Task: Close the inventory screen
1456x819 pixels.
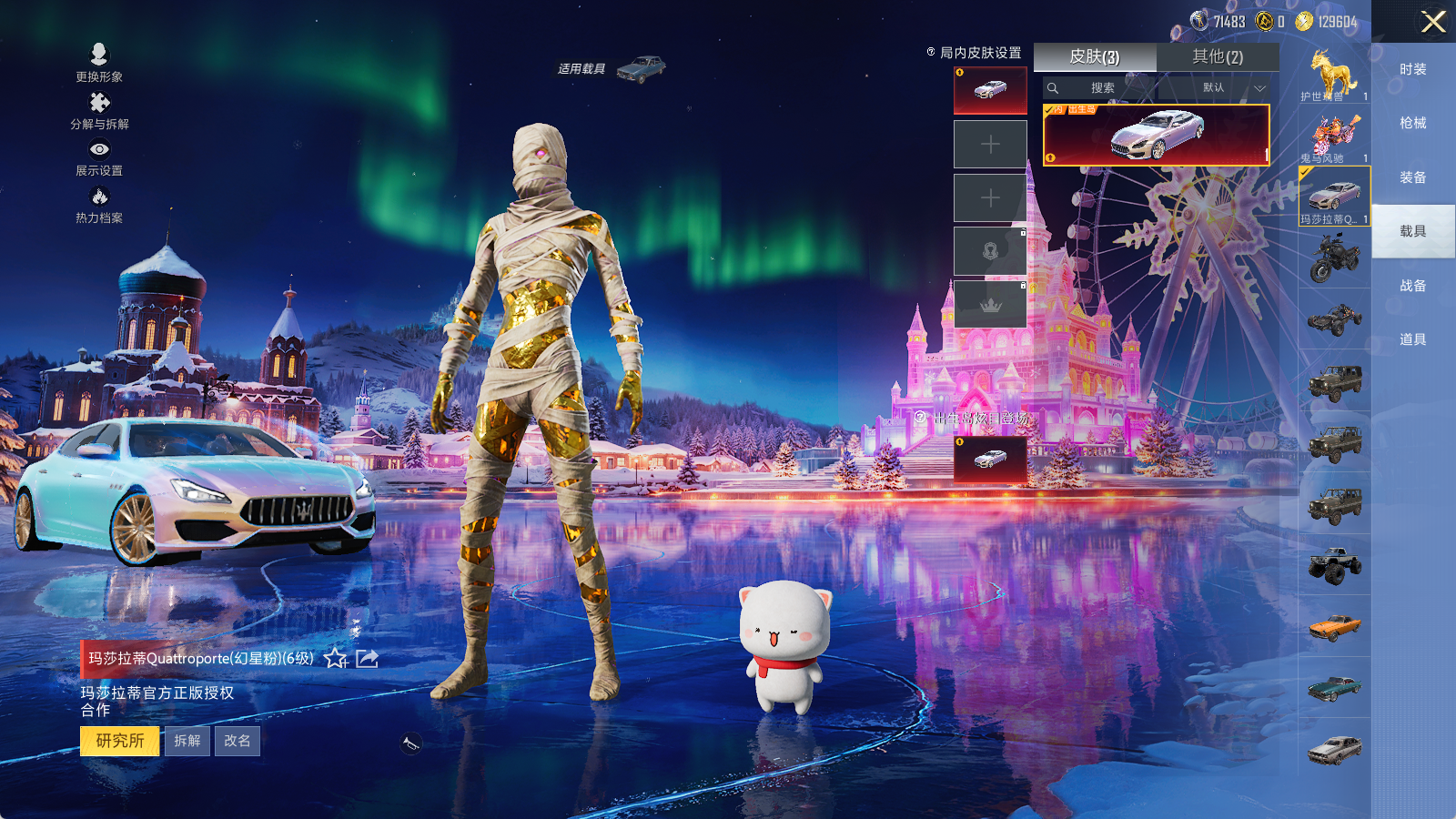Action: pyautogui.click(x=1432, y=22)
